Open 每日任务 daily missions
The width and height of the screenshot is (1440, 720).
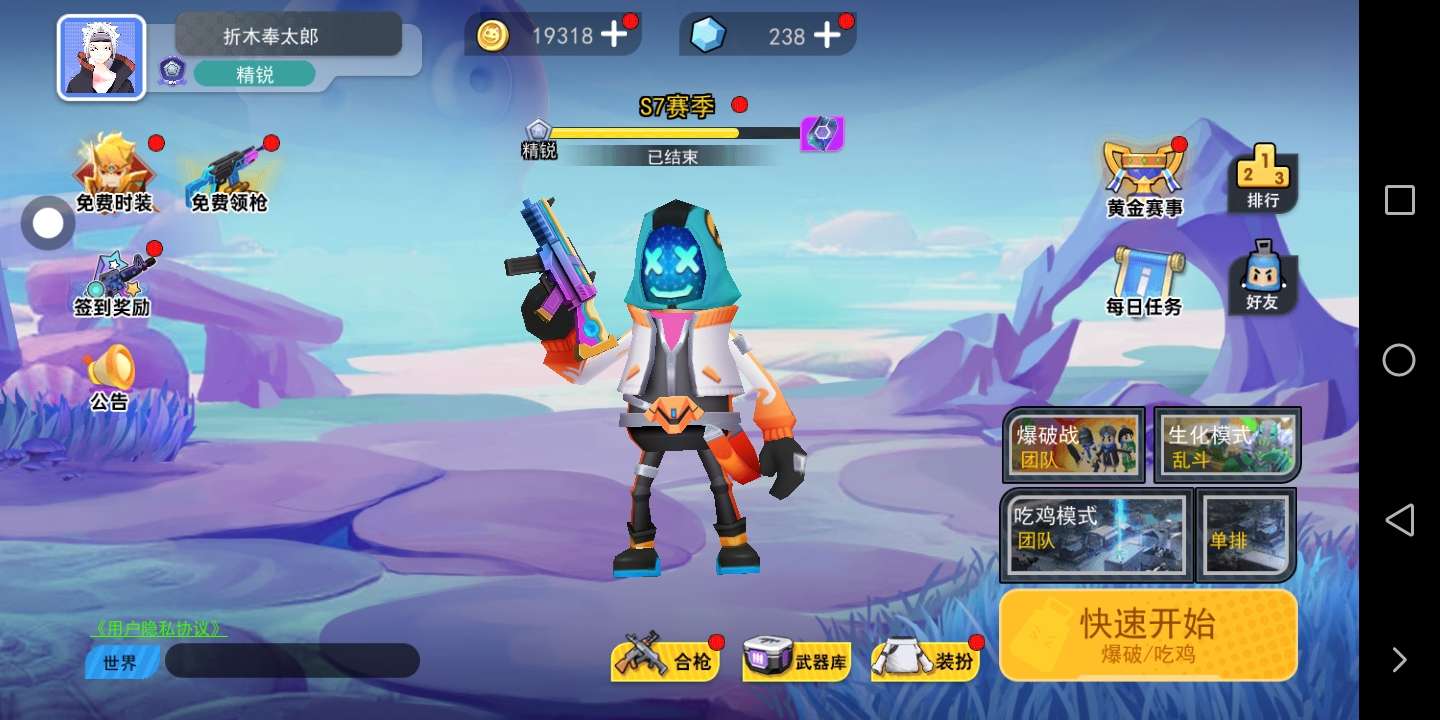coord(1144,282)
